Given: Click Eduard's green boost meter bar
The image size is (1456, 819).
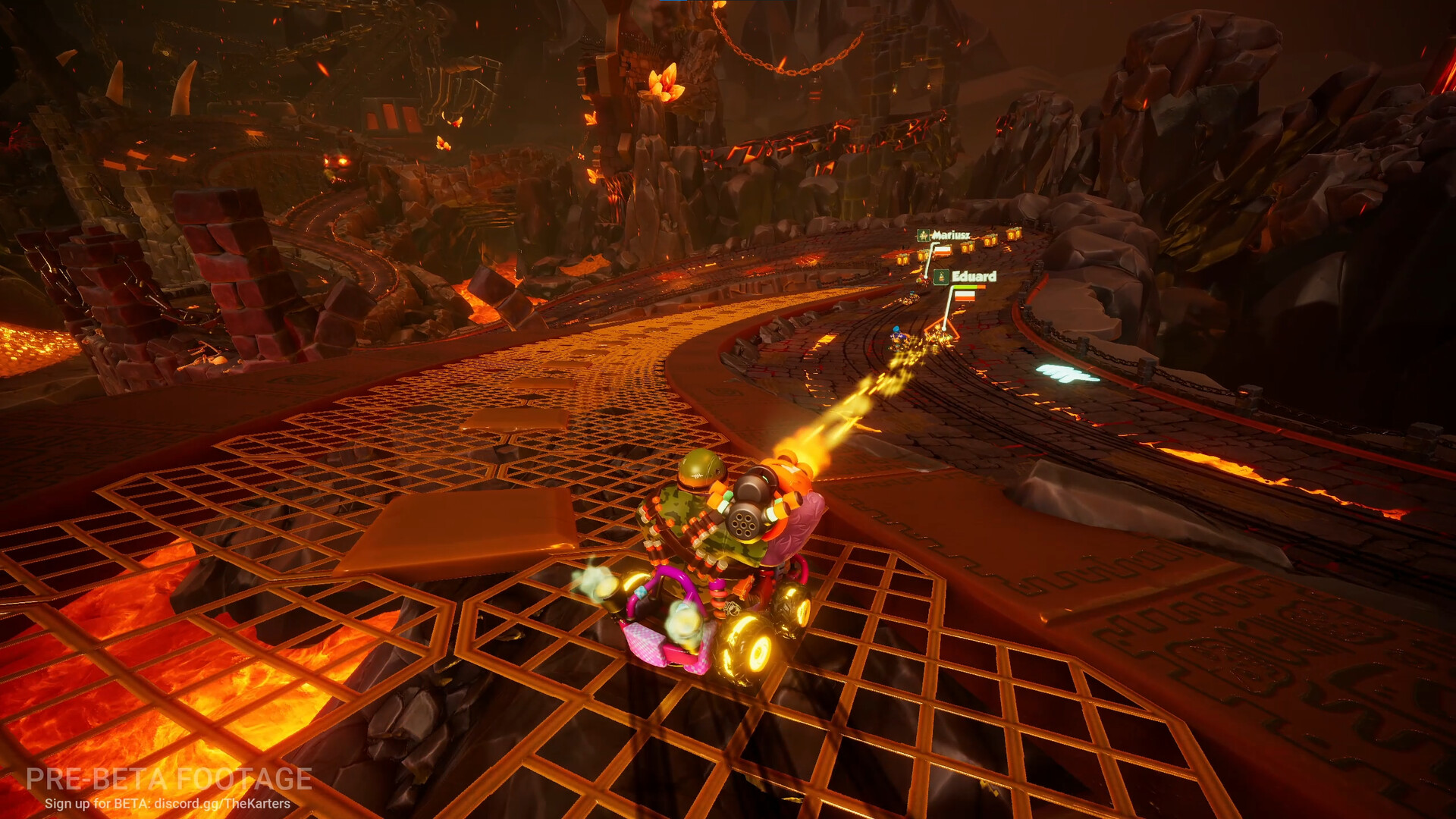Looking at the screenshot, I should (x=966, y=287).
